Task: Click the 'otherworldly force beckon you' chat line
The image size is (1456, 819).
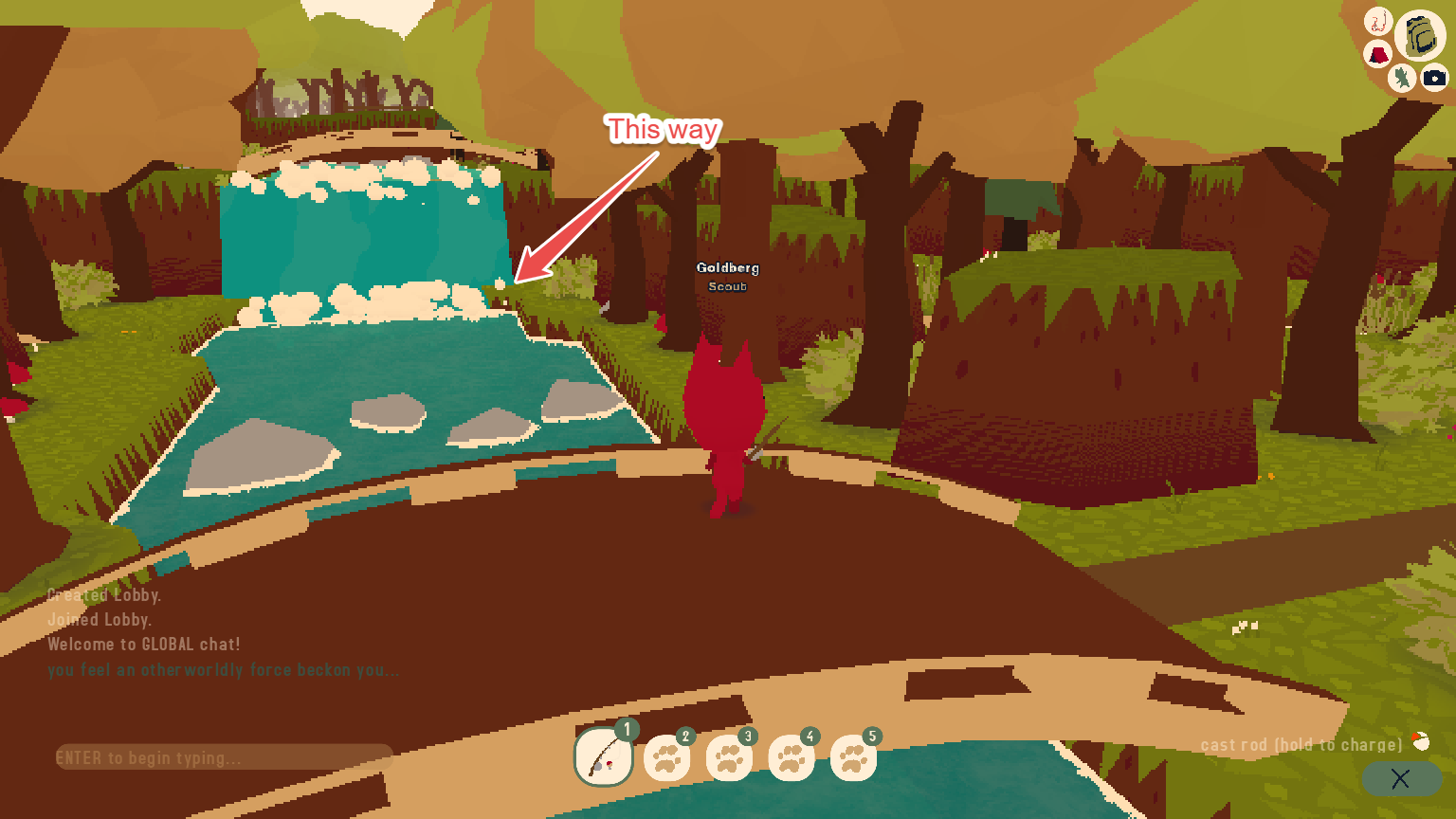Action: 225,669
